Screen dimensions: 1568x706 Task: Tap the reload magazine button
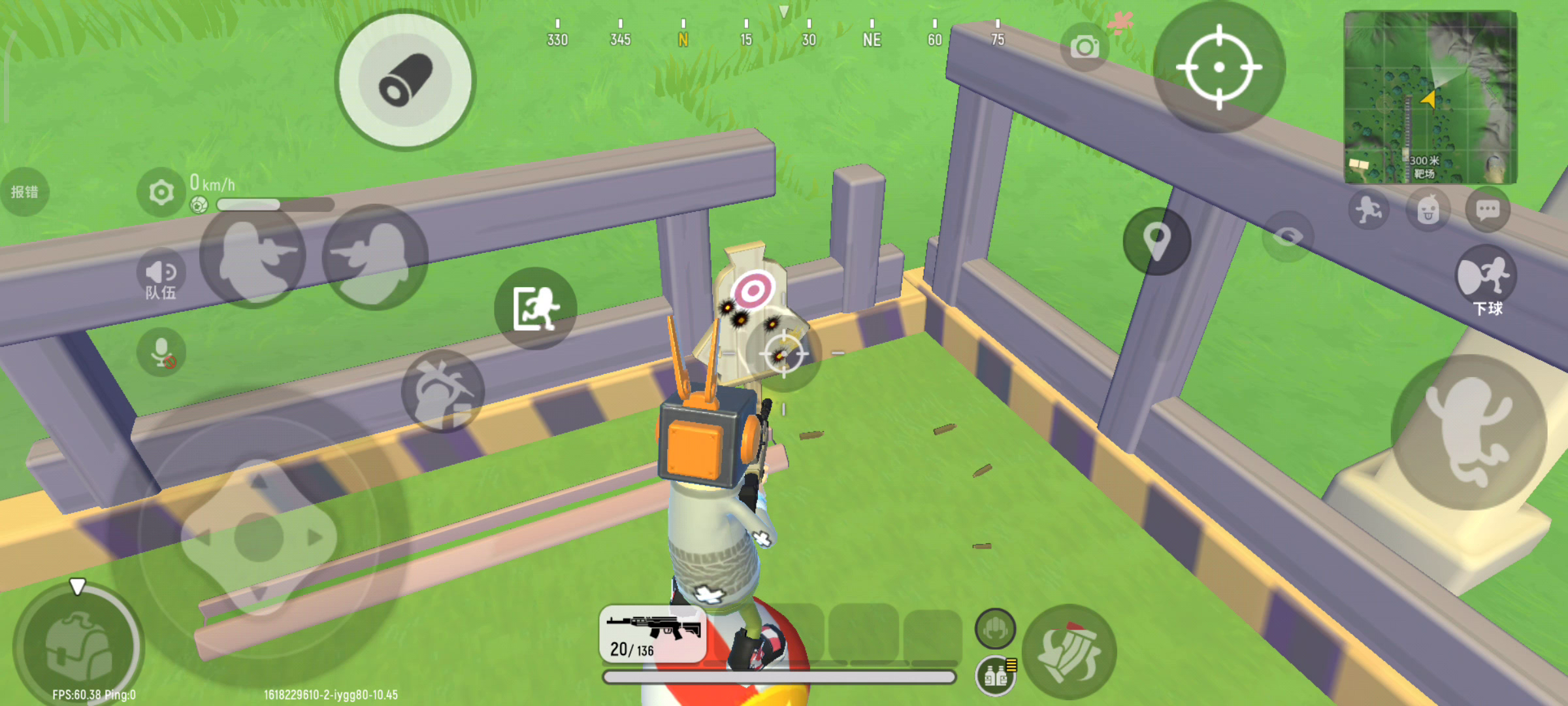click(x=1069, y=652)
